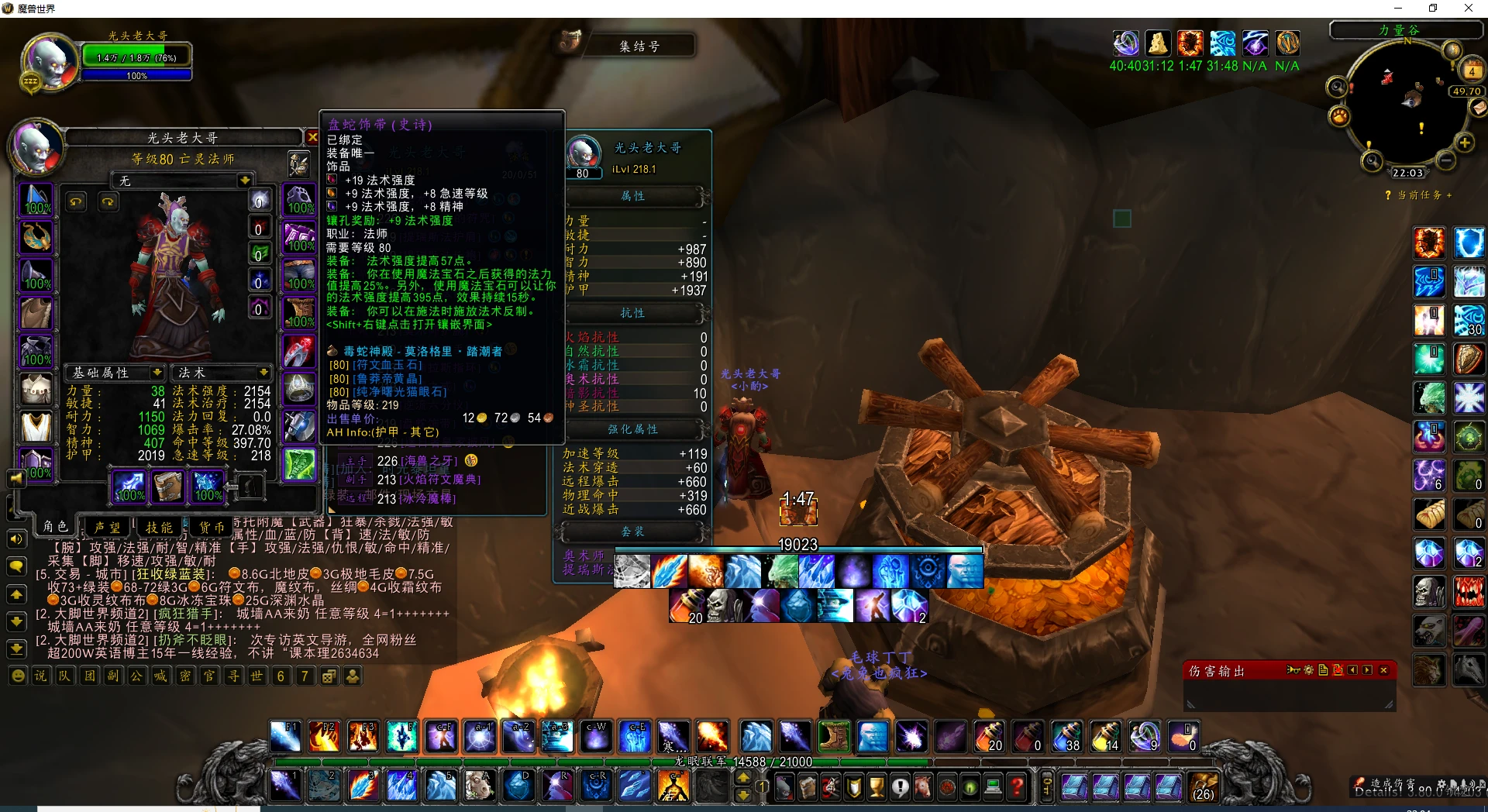
Task: Zoom in the minimap
Action: click(1465, 143)
